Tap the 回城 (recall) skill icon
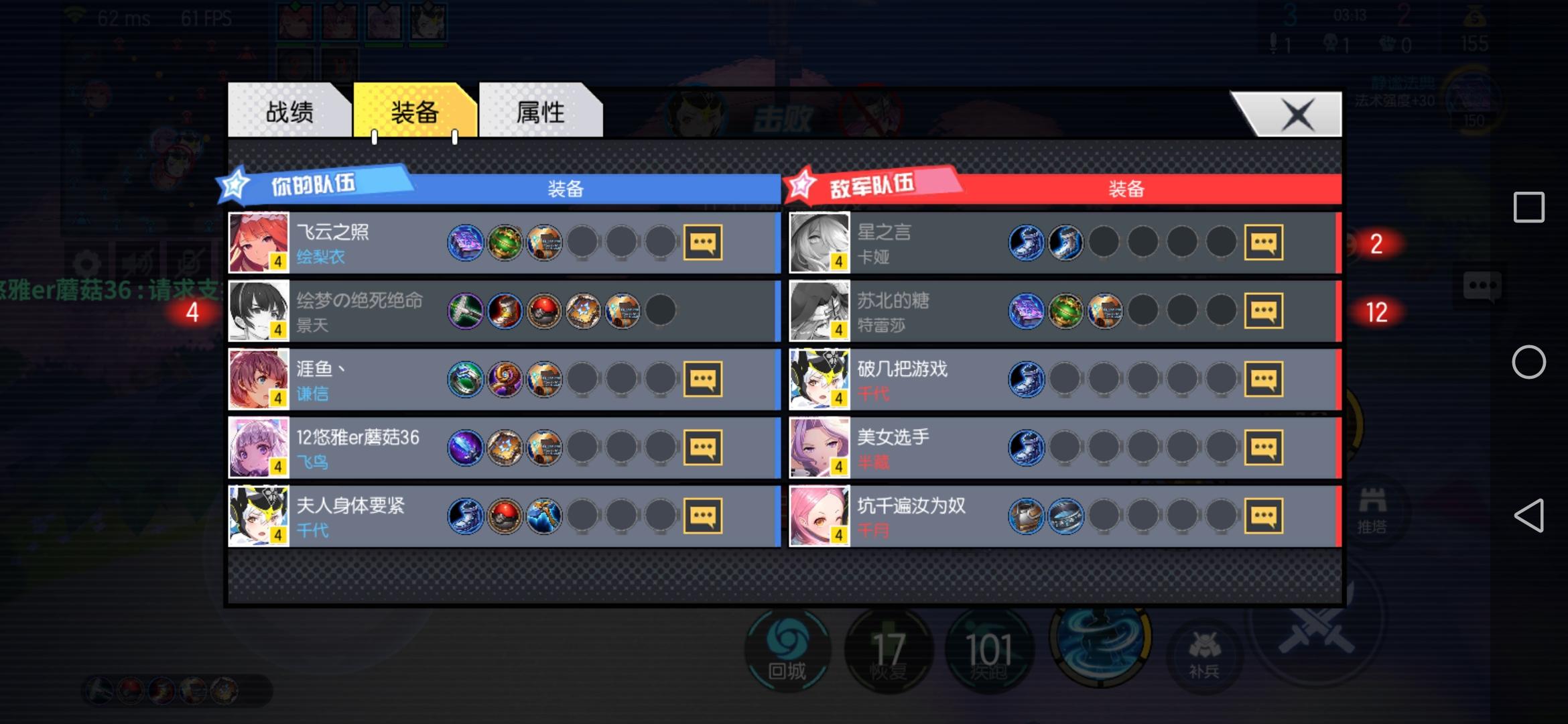This screenshot has height=724, width=1568. 788,650
